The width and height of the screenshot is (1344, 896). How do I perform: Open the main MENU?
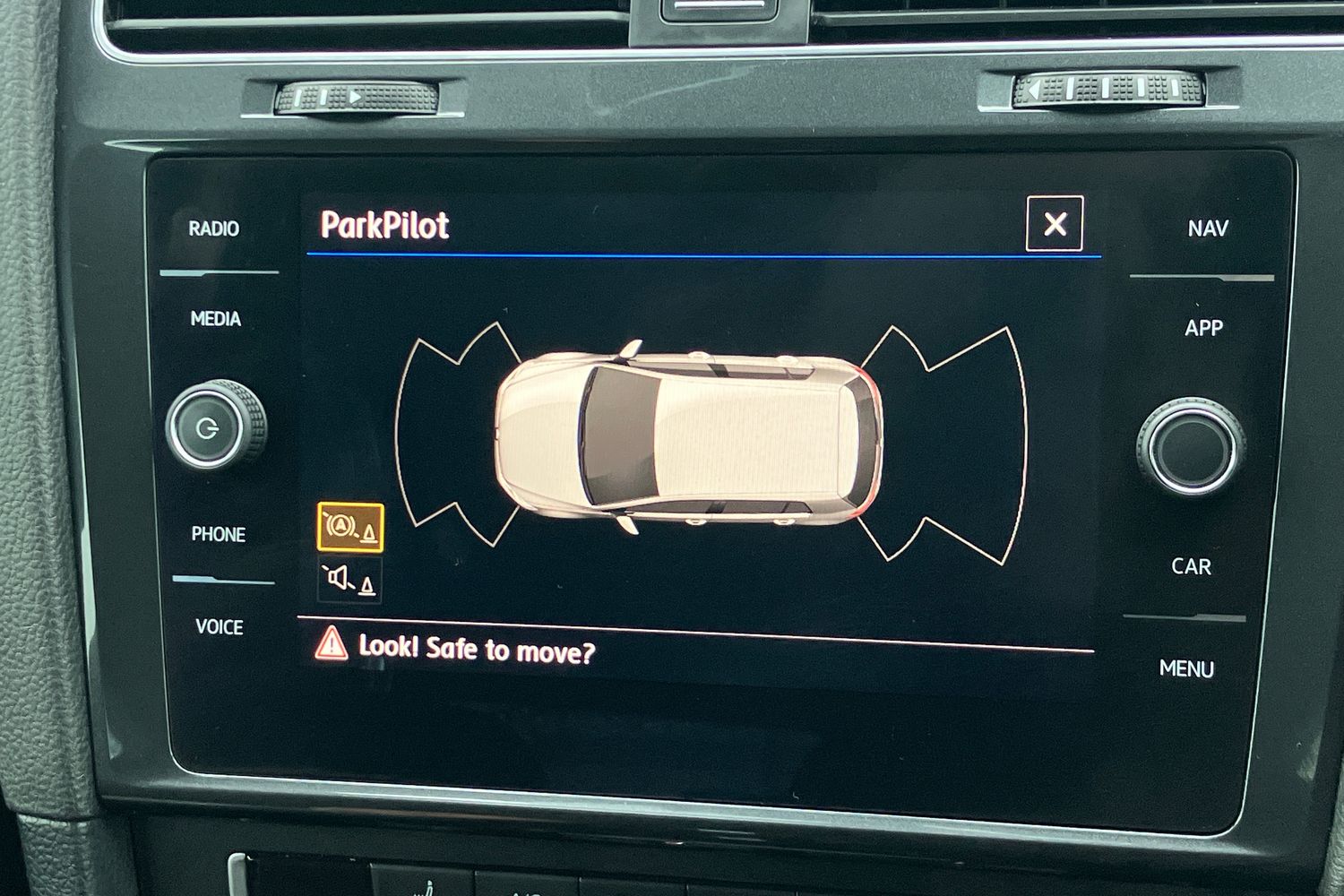[1186, 669]
